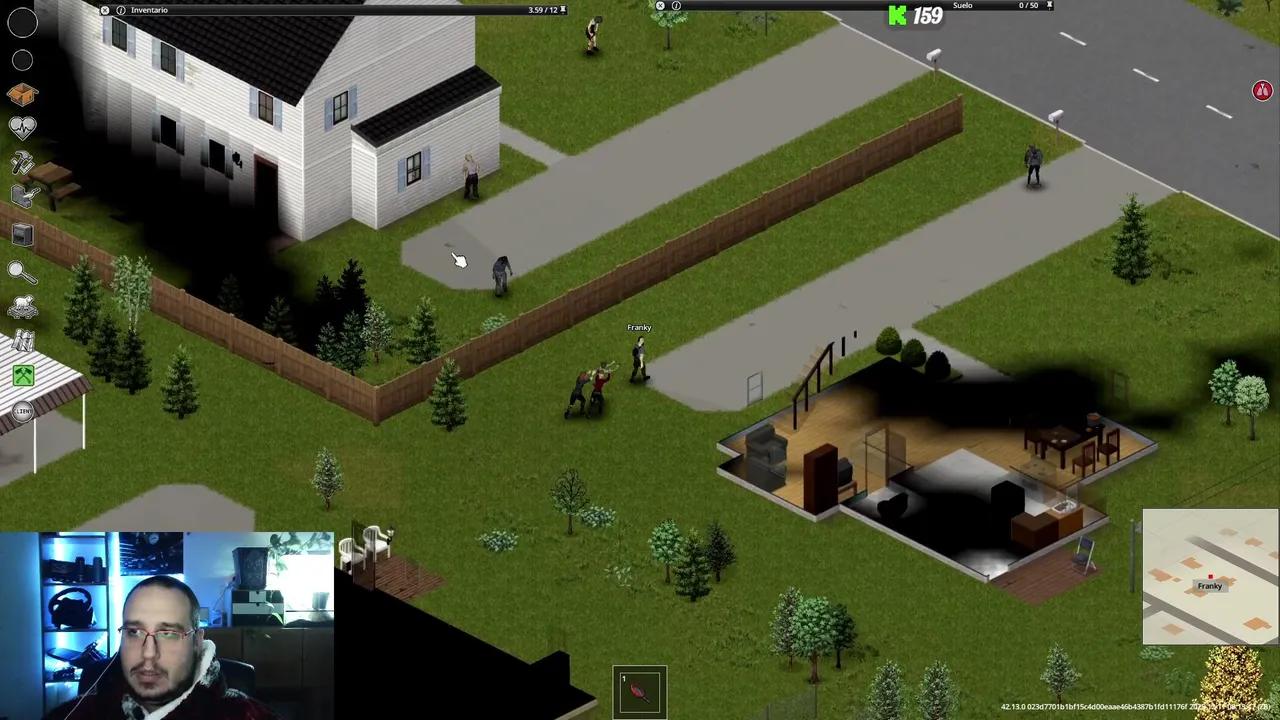The image size is (1280, 720).
Task: Open the Cliente panel bottom of sidebar
Action: [22, 410]
